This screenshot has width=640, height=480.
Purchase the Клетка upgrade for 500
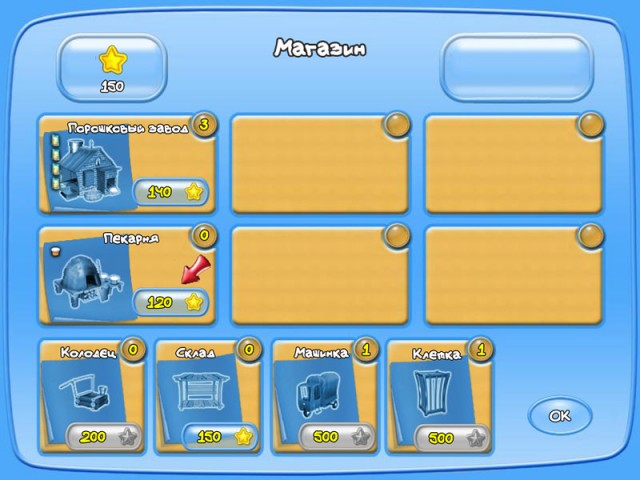tap(451, 437)
